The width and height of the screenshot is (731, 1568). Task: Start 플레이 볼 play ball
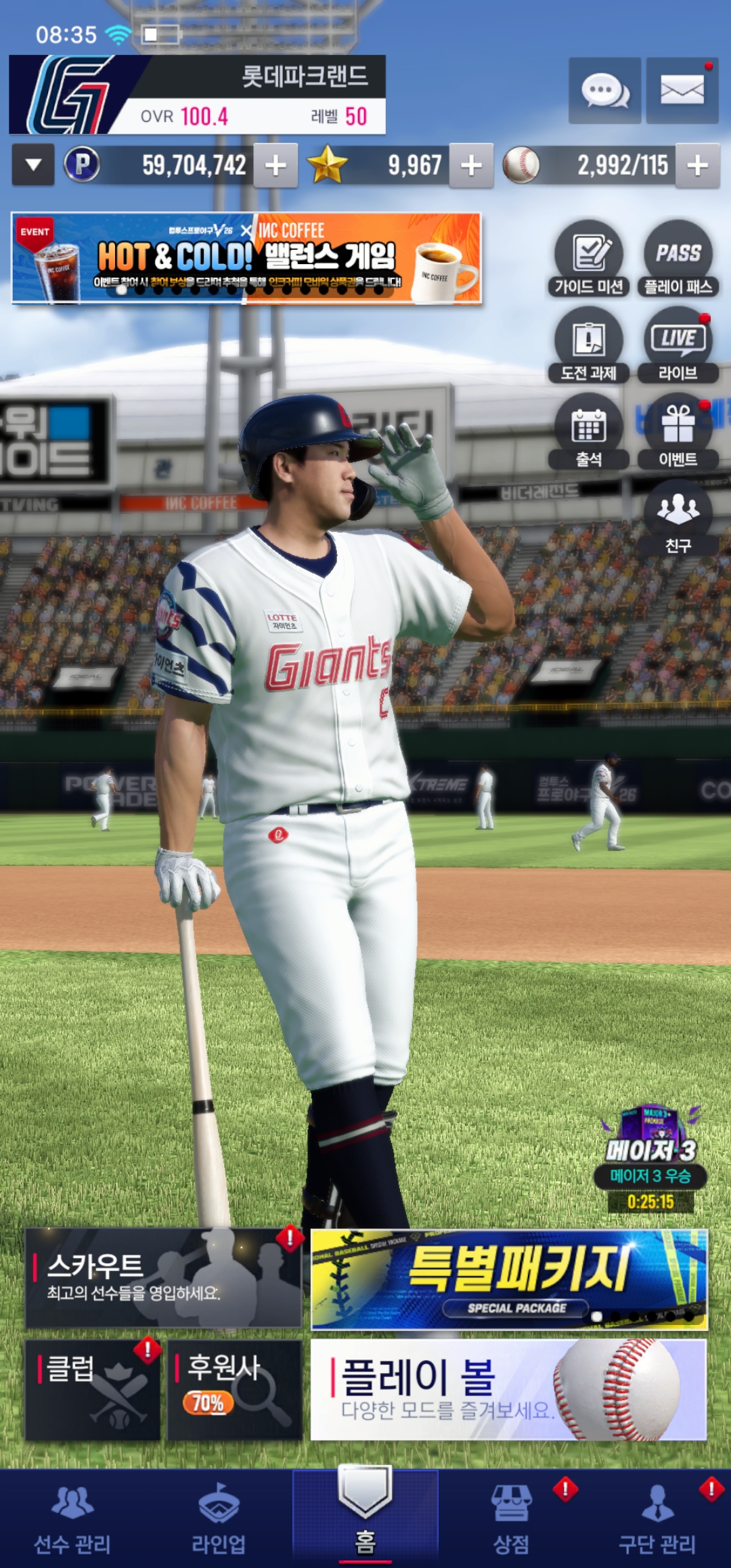pyautogui.click(x=509, y=1389)
